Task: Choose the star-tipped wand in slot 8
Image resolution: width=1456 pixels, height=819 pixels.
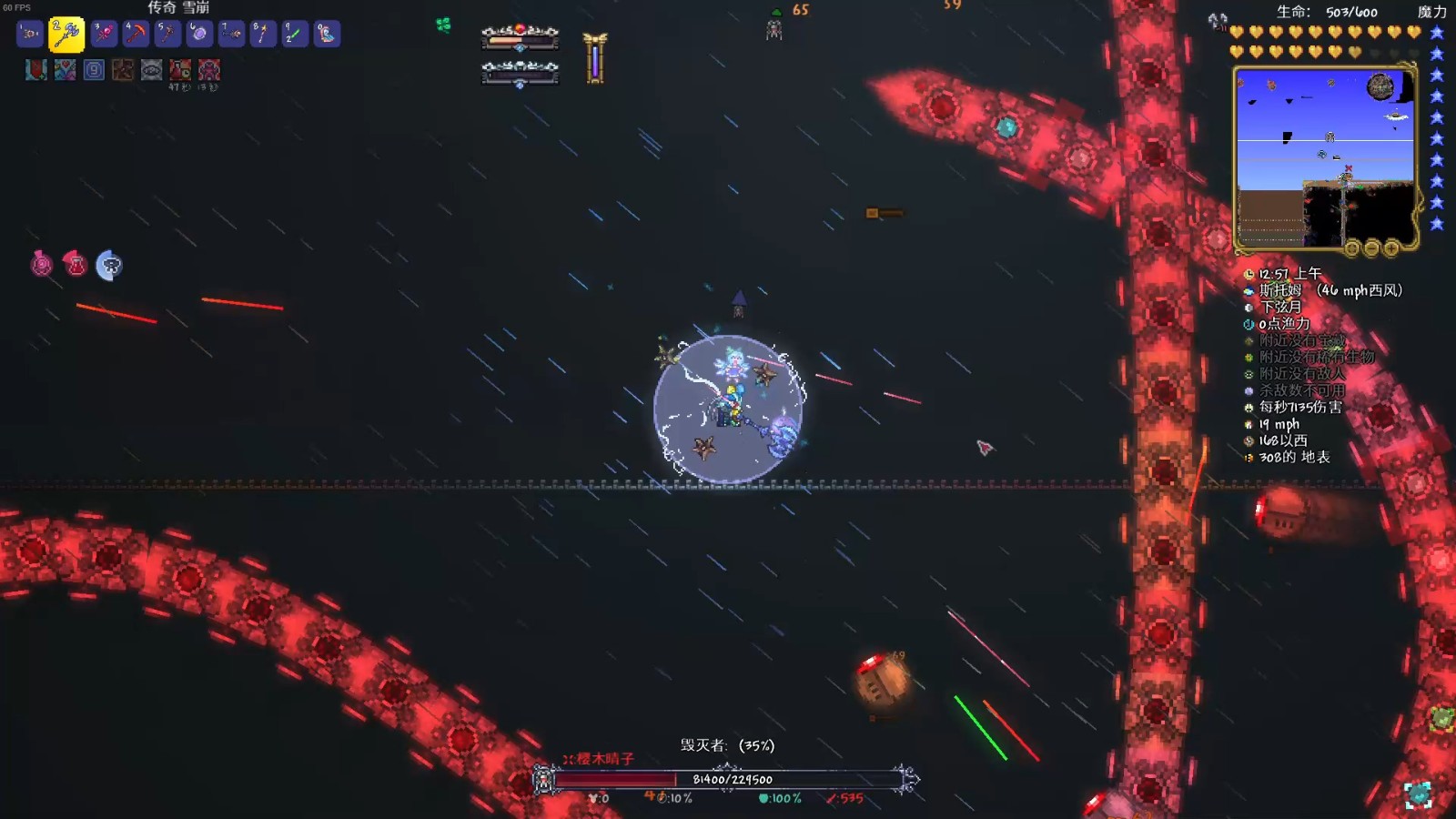Action: tap(263, 34)
